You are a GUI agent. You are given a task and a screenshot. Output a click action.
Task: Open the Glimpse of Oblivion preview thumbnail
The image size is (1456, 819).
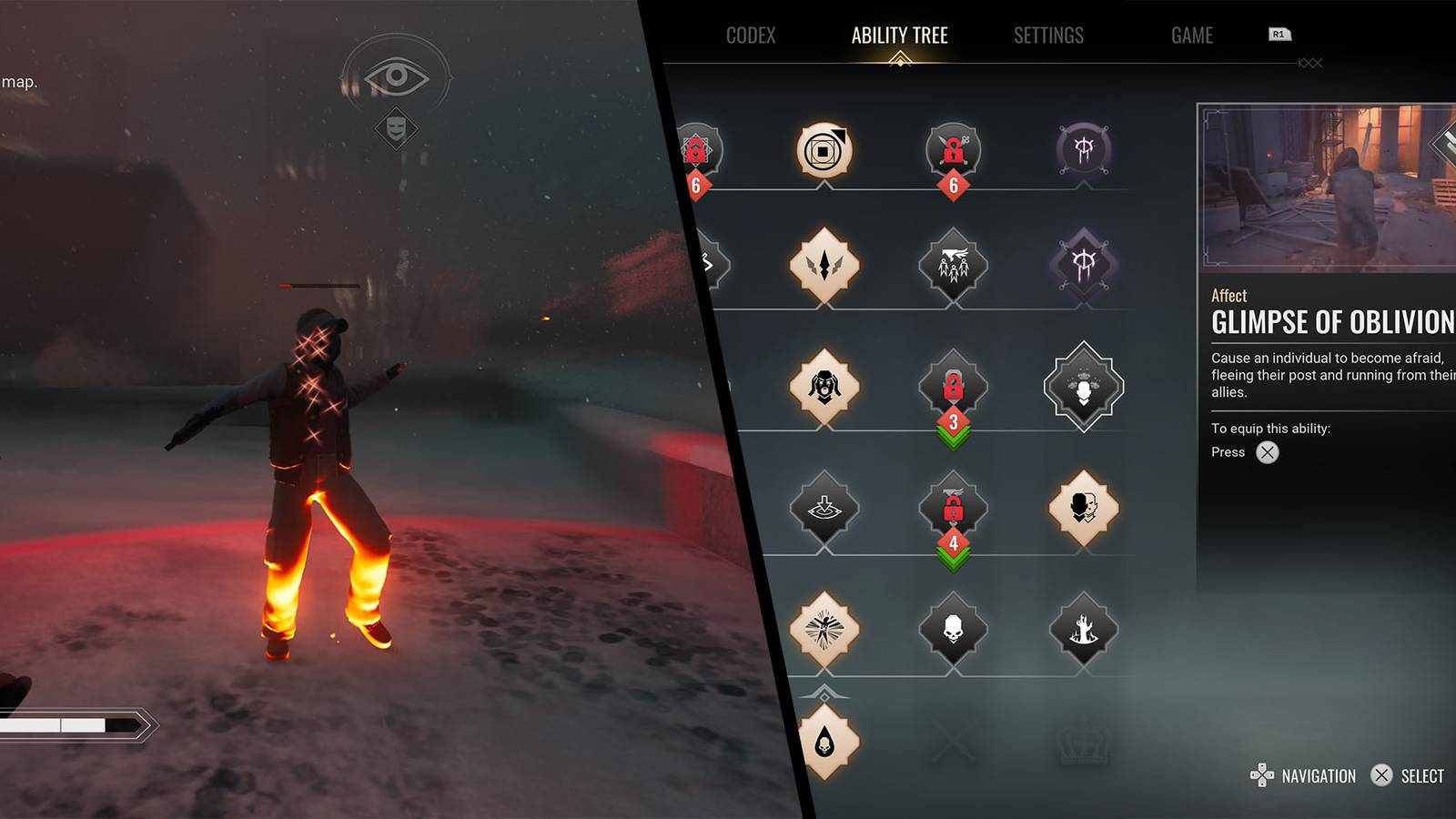coord(1329,187)
